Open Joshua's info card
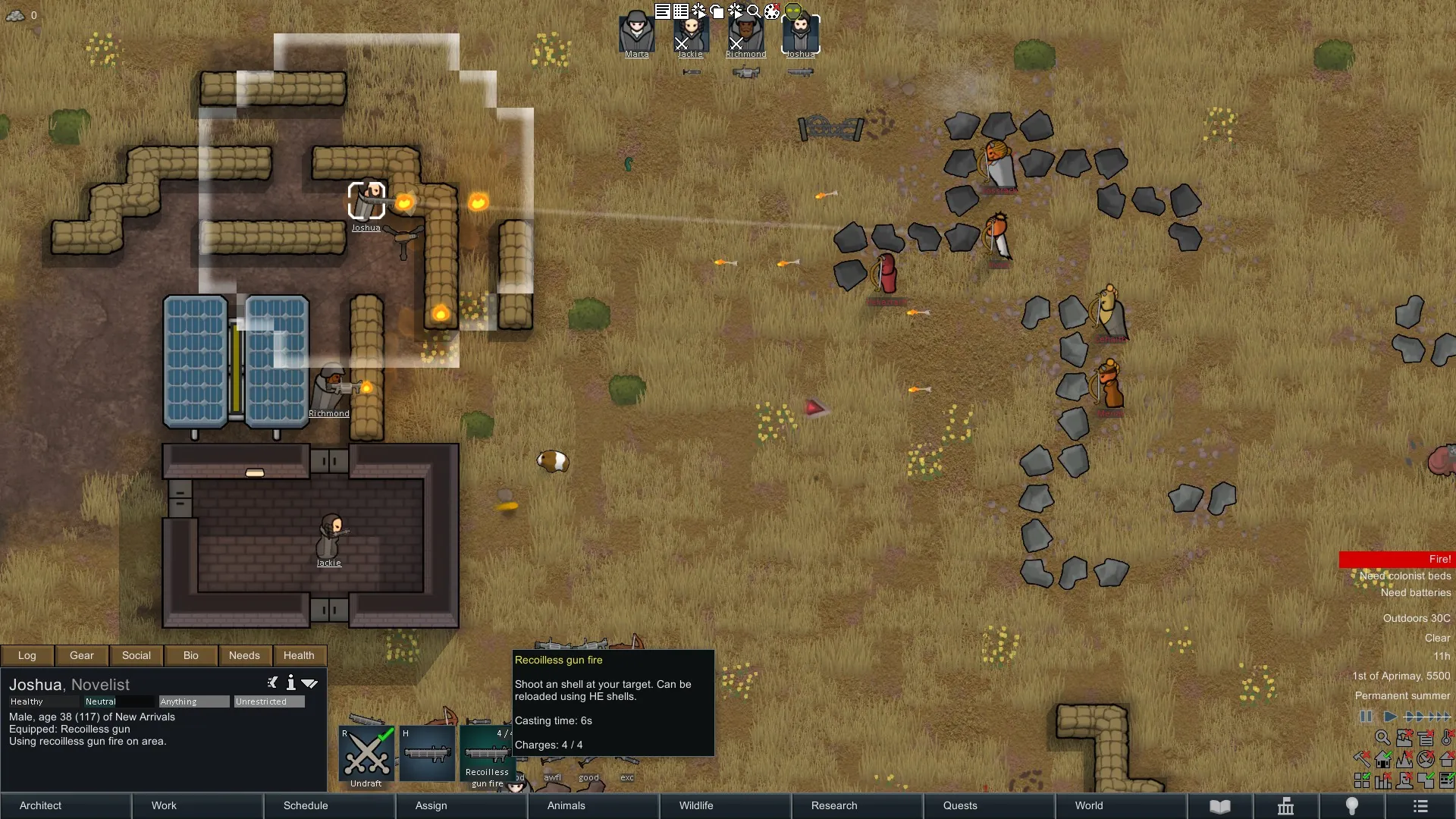Viewport: 1456px width, 819px height. coord(290,683)
